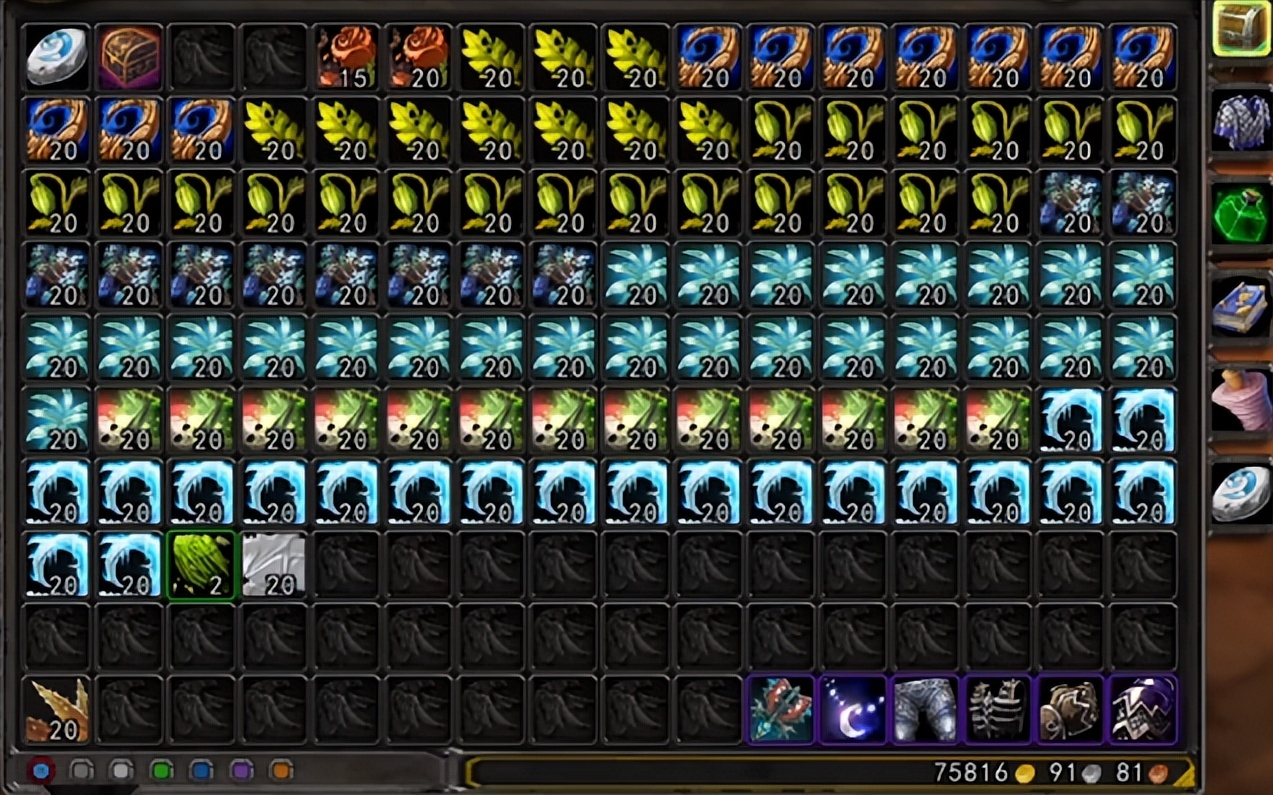Choose the crescent moon necklace item

pyautogui.click(x=853, y=710)
